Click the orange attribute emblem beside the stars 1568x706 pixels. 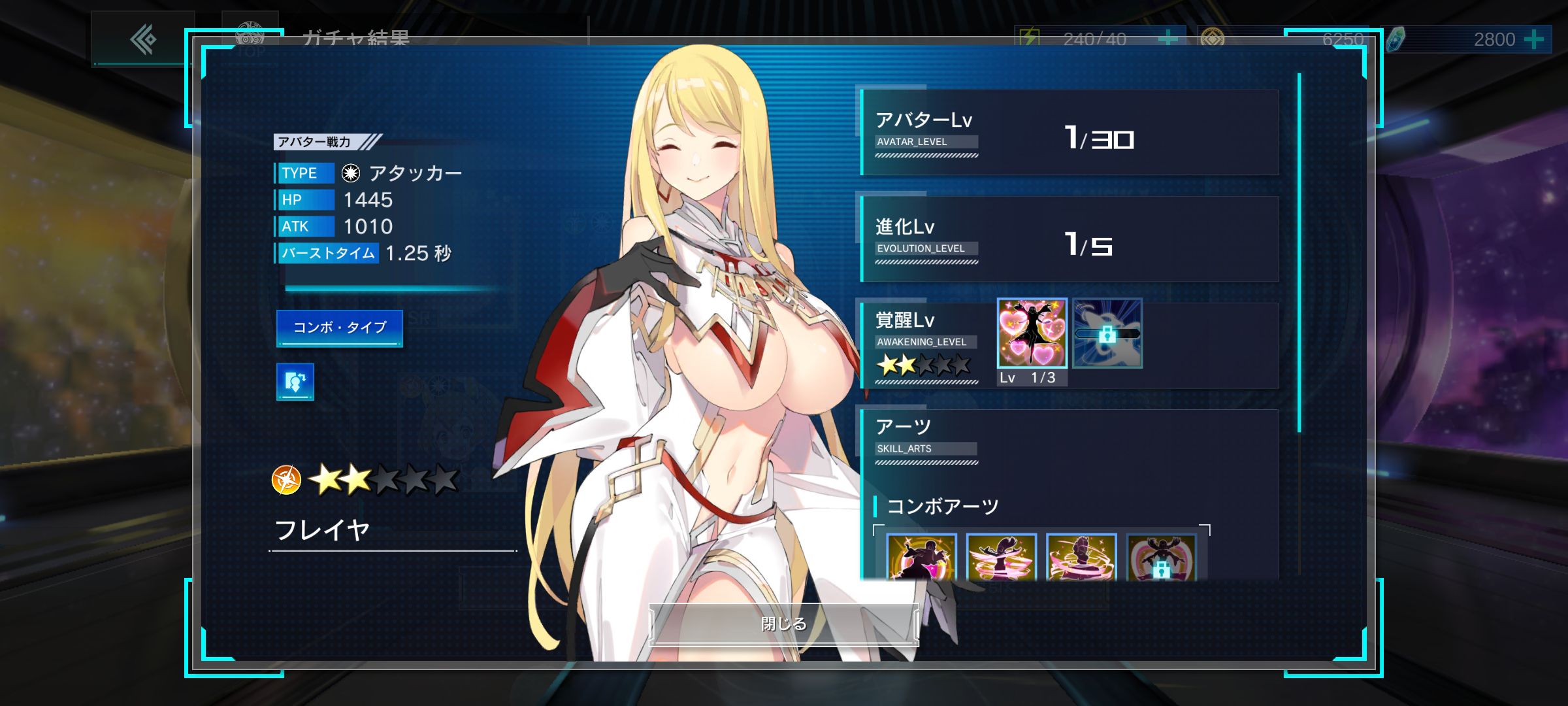coord(286,480)
